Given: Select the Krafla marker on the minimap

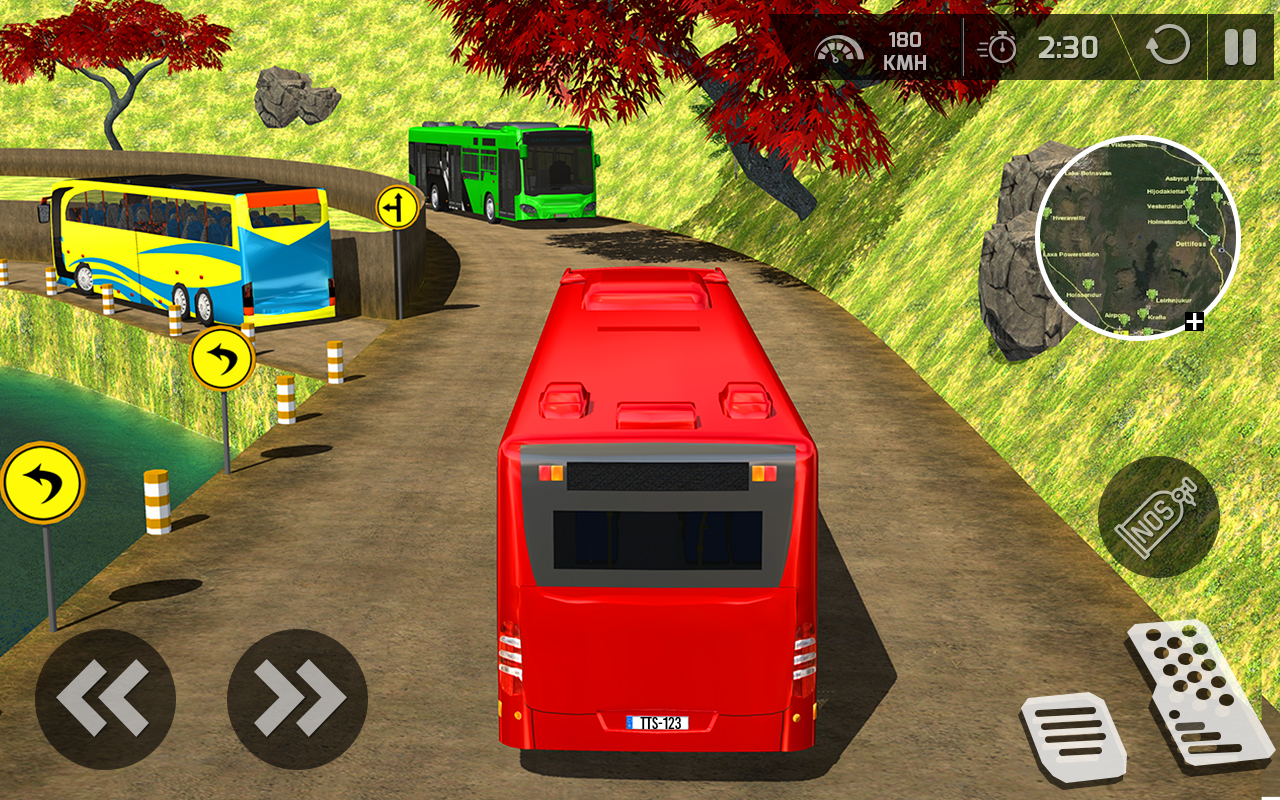Looking at the screenshot, I should pyautogui.click(x=1142, y=314).
